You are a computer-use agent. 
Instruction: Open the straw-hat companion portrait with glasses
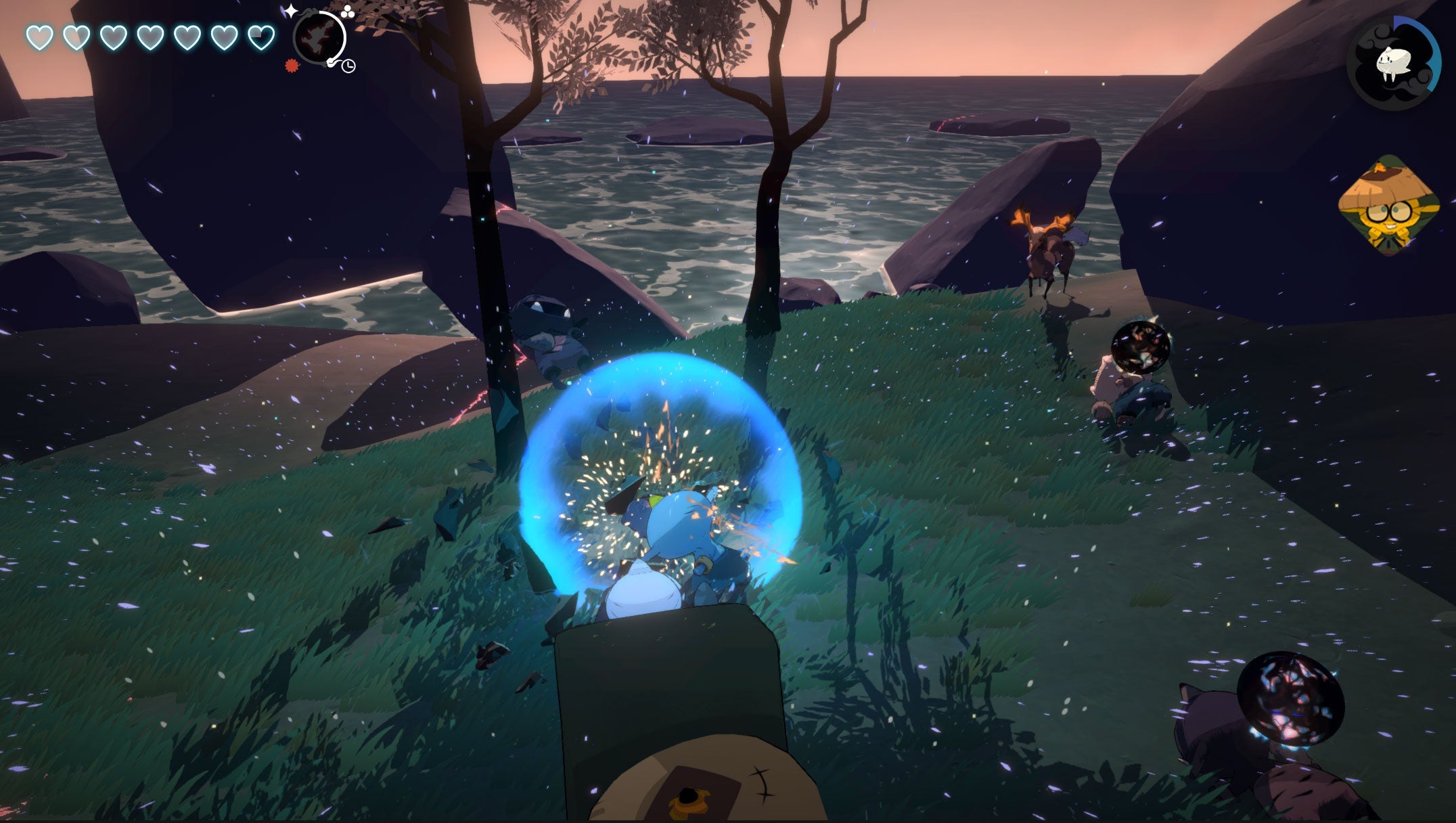coord(1386,206)
